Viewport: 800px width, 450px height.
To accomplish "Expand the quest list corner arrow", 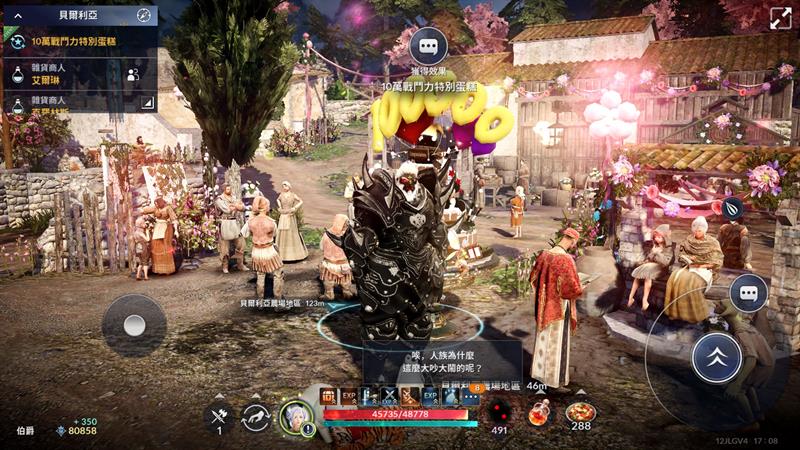I will [x=147, y=102].
